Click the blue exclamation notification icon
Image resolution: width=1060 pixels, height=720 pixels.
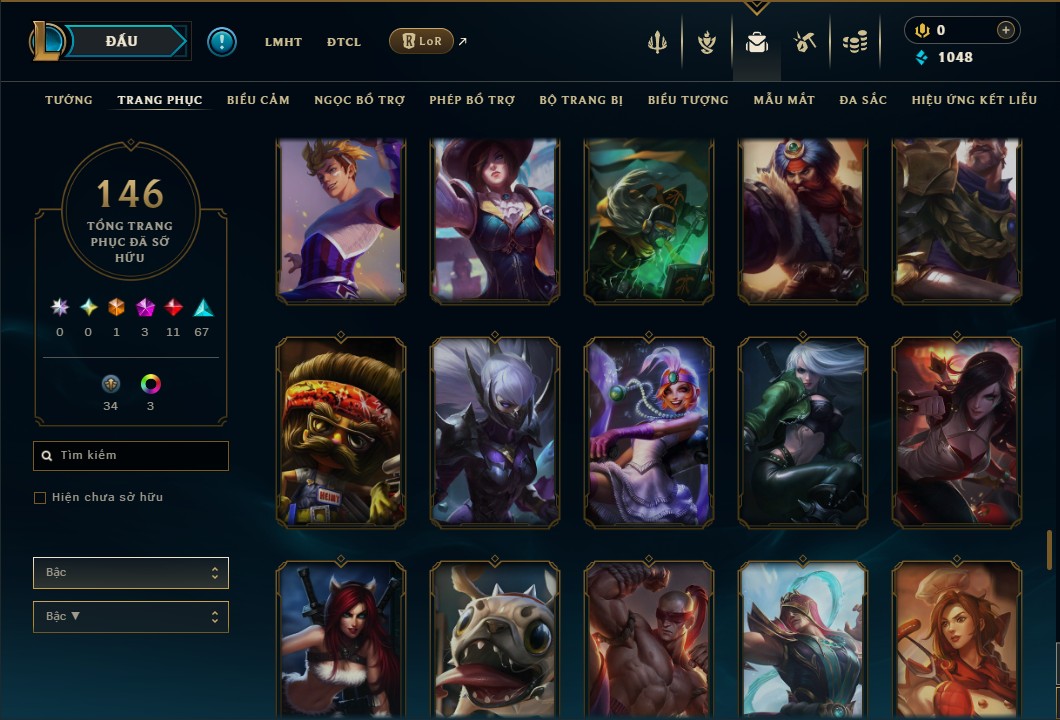tap(222, 42)
